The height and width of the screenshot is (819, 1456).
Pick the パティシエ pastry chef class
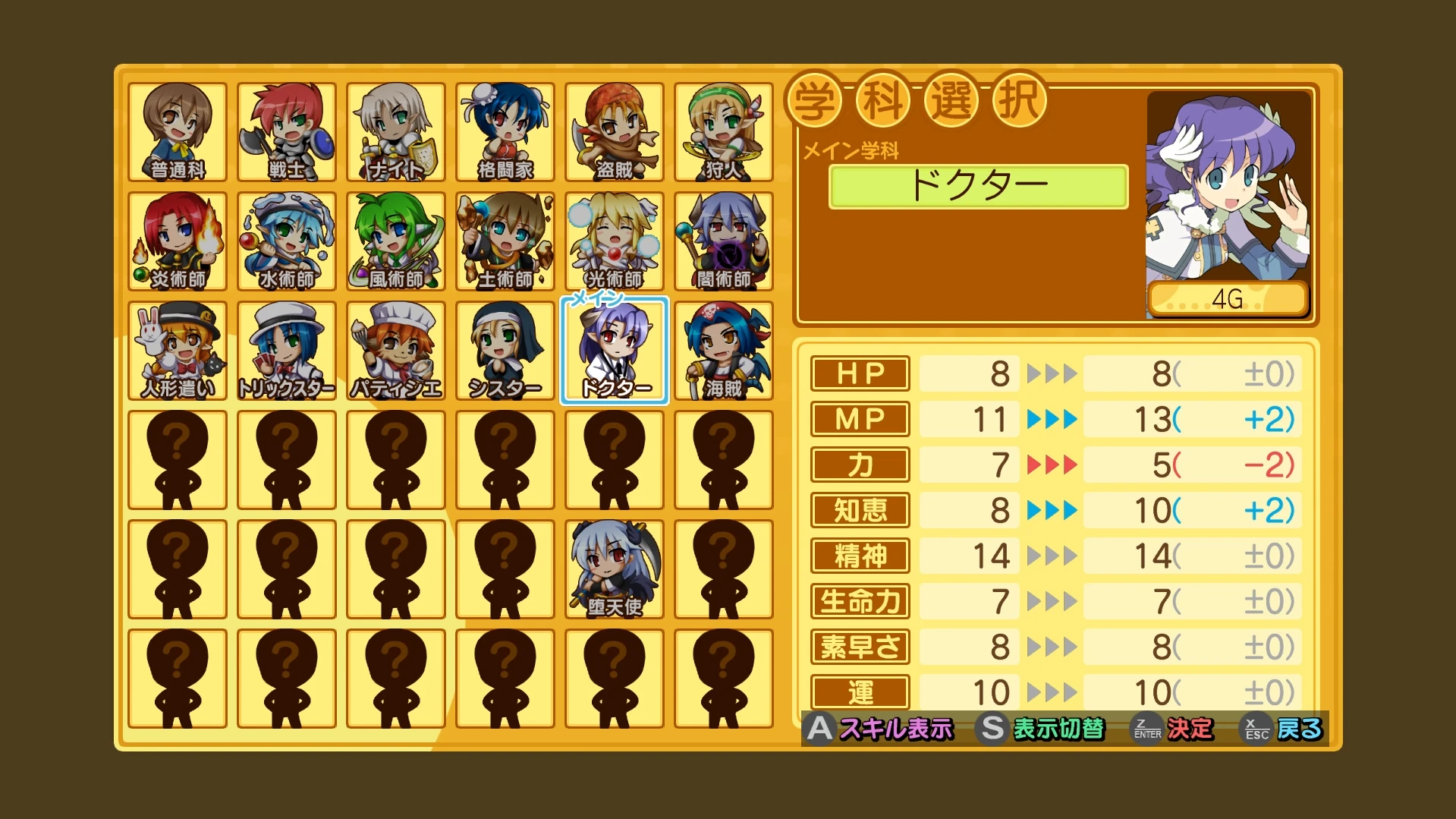pos(396,351)
